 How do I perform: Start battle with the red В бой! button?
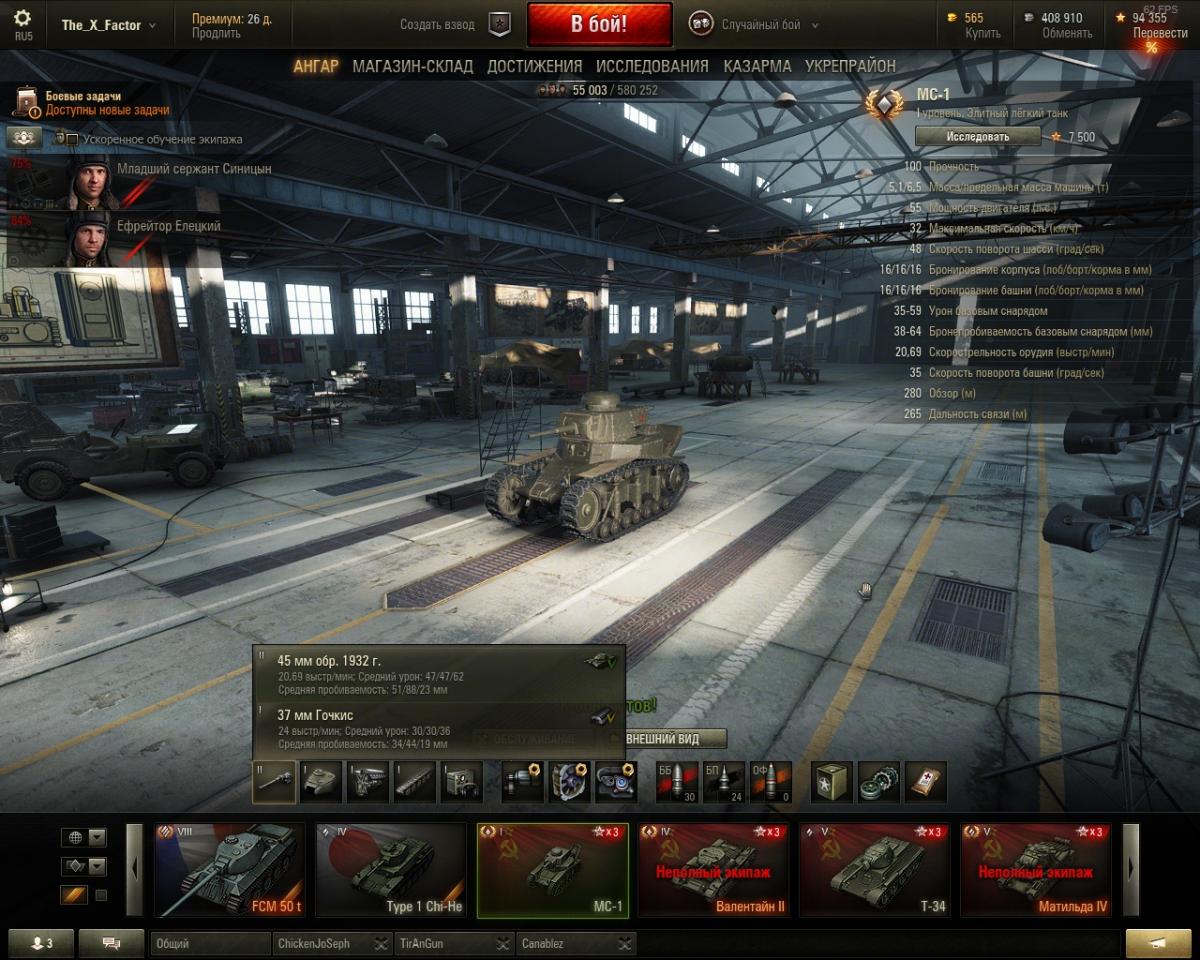[599, 25]
